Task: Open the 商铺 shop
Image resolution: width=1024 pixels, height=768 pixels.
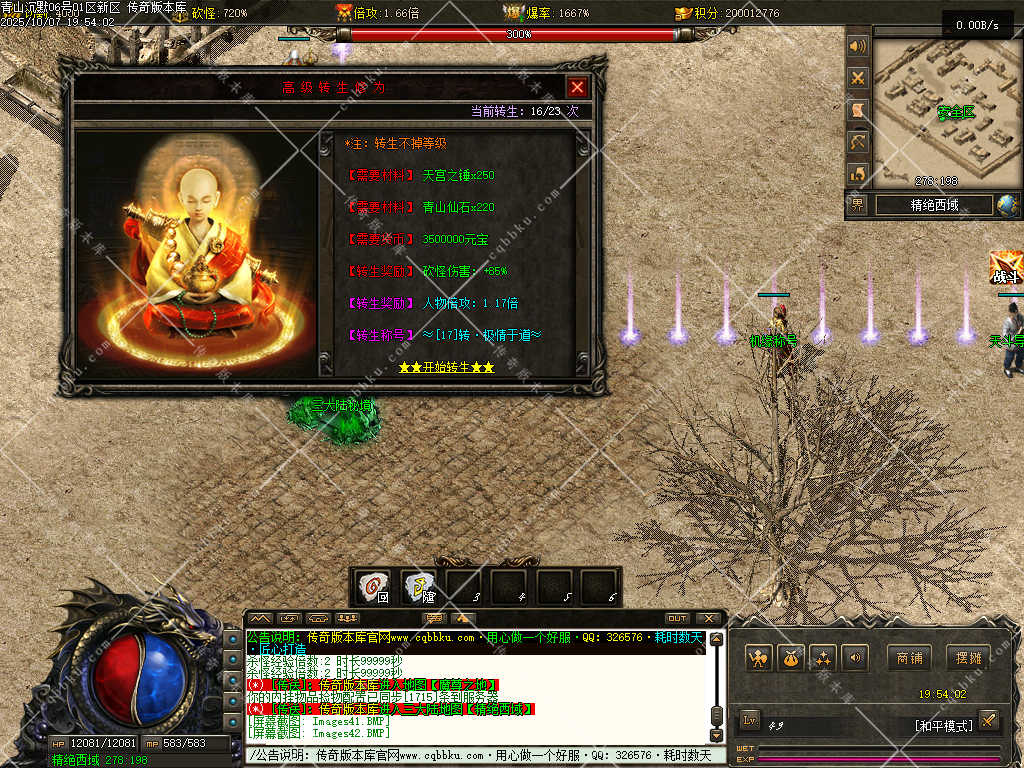Action: (909, 658)
